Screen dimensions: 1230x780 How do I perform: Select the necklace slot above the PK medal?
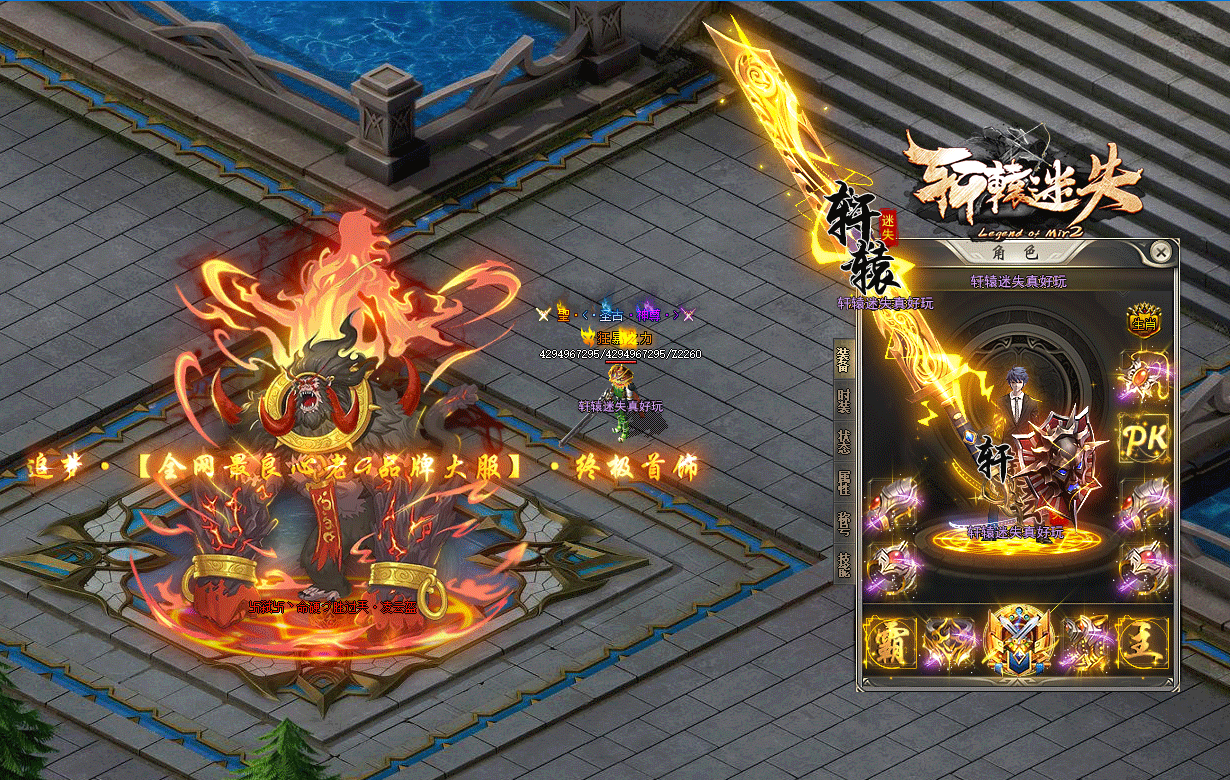[x=1143, y=379]
